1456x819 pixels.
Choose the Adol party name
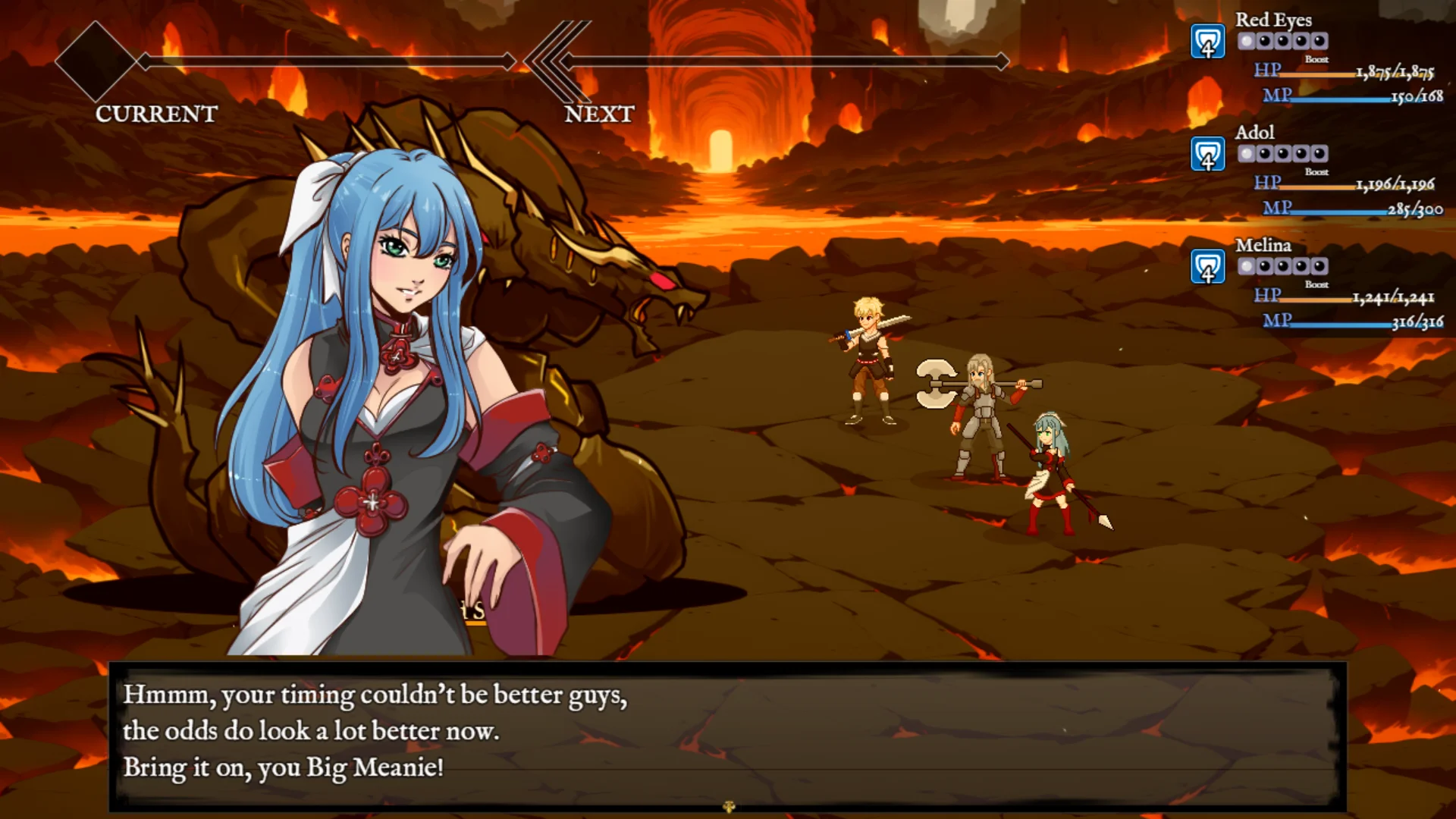[1254, 132]
